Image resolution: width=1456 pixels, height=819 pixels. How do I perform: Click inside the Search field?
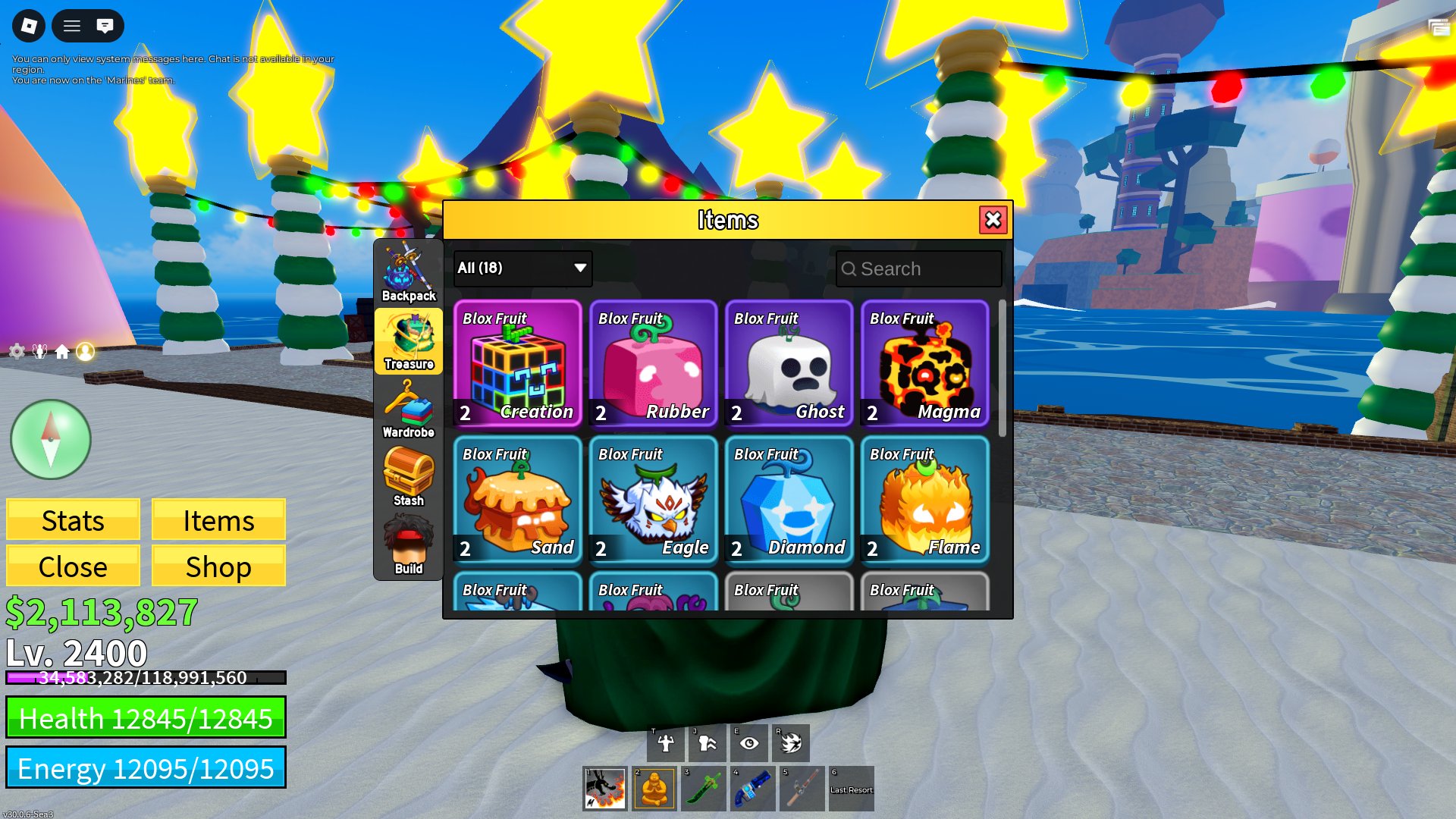pyautogui.click(x=918, y=268)
